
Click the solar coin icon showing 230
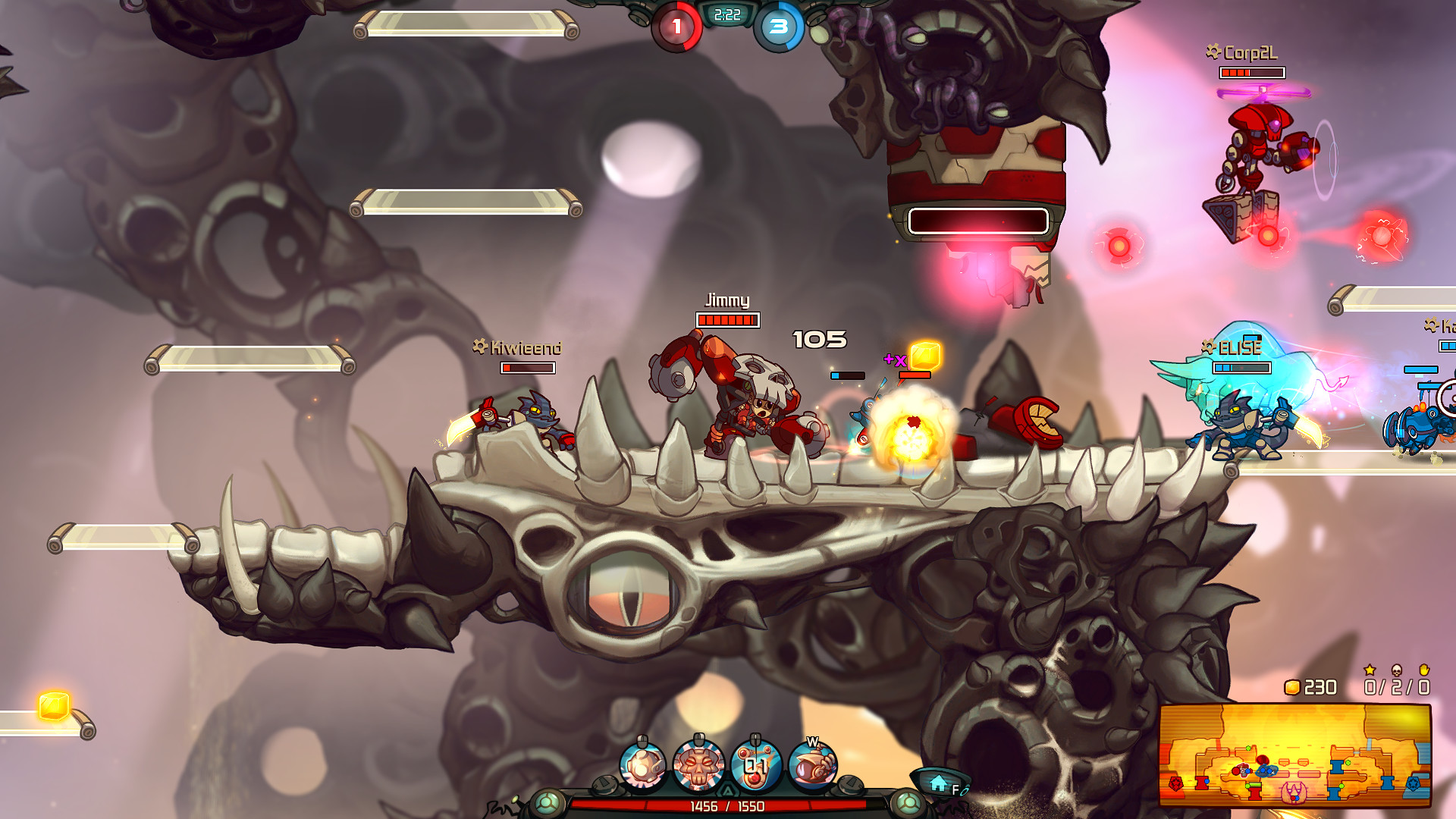click(x=1294, y=687)
